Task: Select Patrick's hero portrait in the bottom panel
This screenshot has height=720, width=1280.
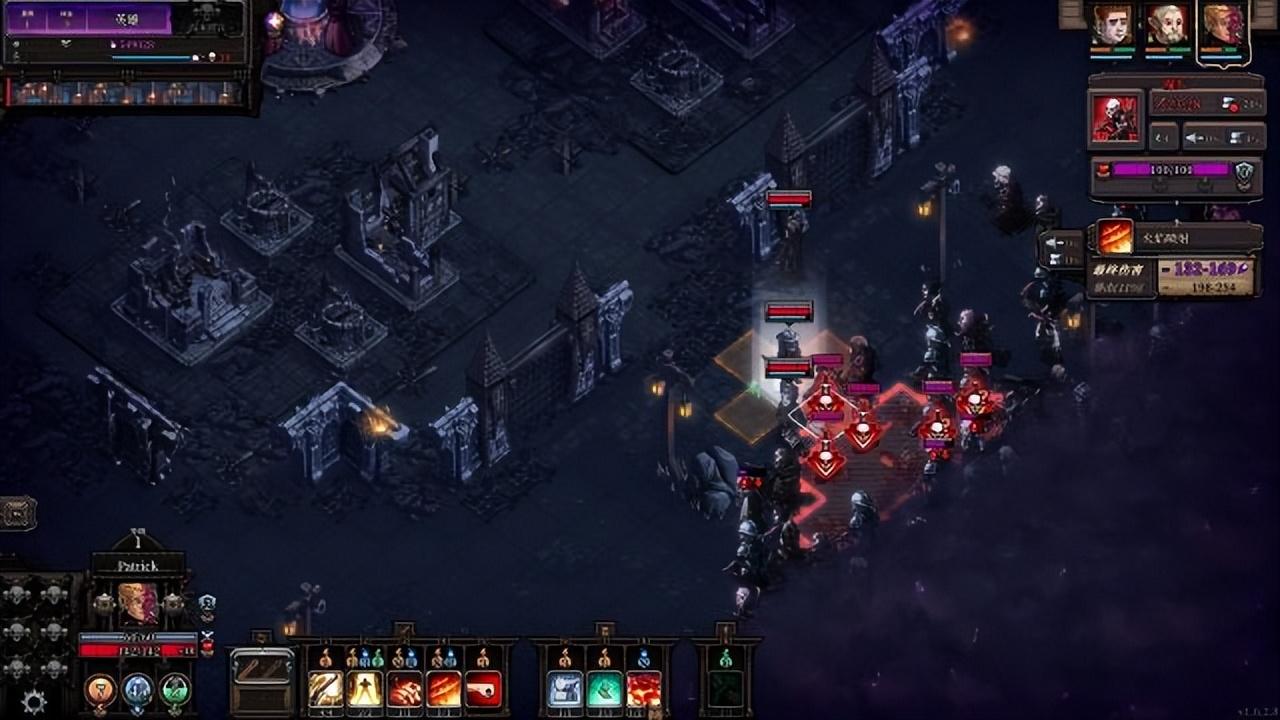Action: (x=138, y=604)
